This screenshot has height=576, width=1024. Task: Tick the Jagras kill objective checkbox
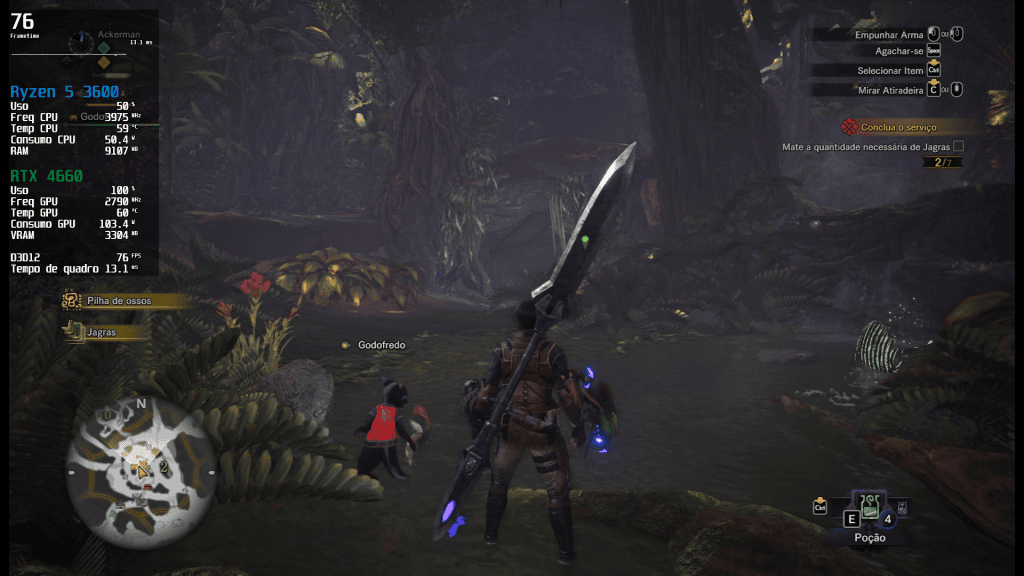(x=958, y=146)
